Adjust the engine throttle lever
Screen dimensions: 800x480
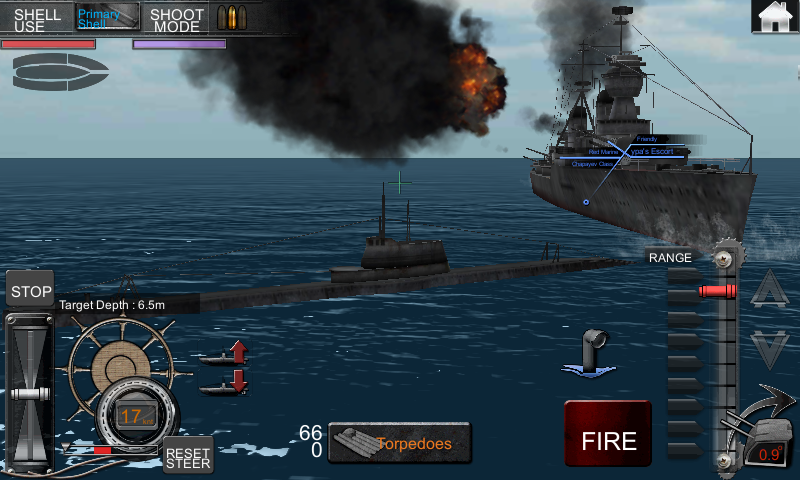(x=29, y=392)
